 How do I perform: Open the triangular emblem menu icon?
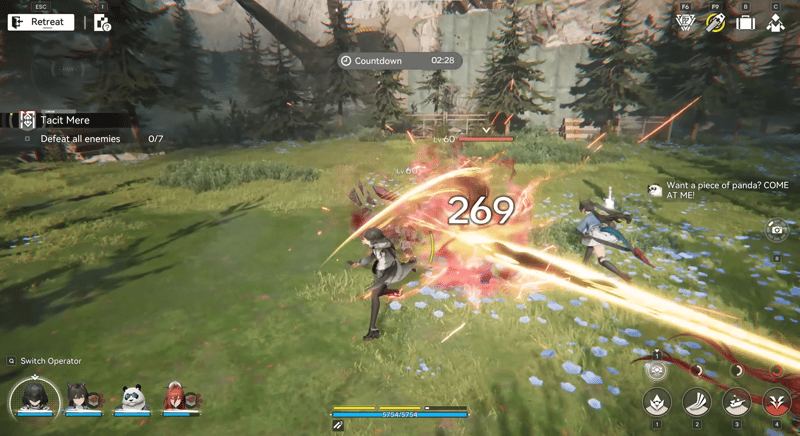click(685, 23)
